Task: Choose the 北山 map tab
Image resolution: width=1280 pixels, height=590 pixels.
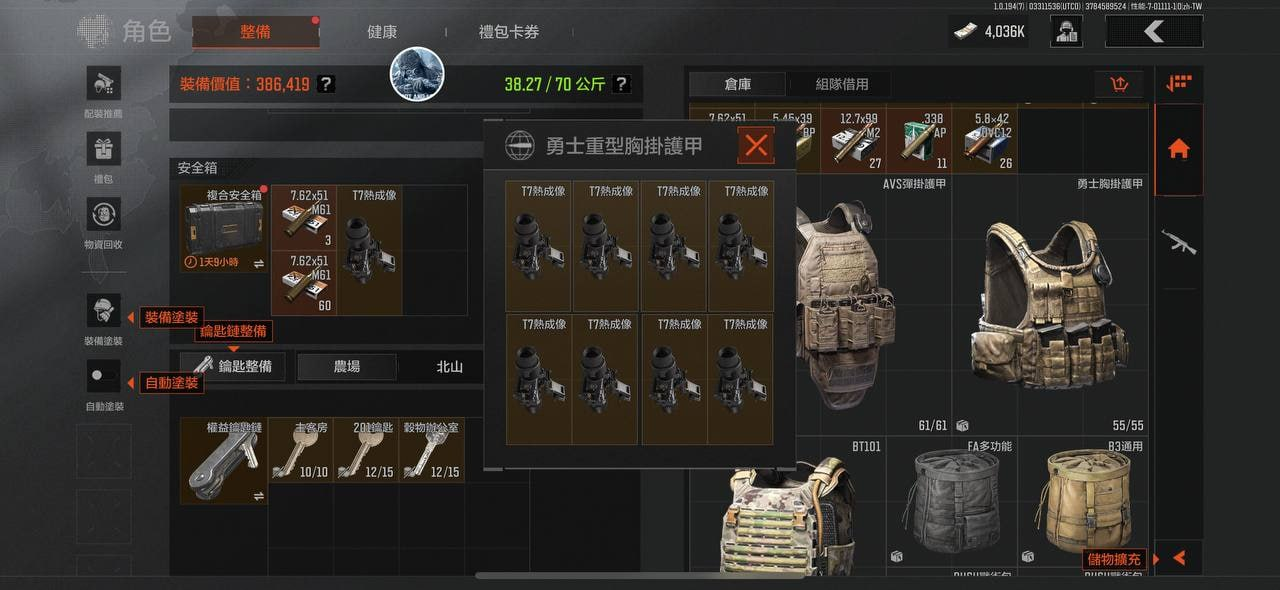Action: [449, 366]
